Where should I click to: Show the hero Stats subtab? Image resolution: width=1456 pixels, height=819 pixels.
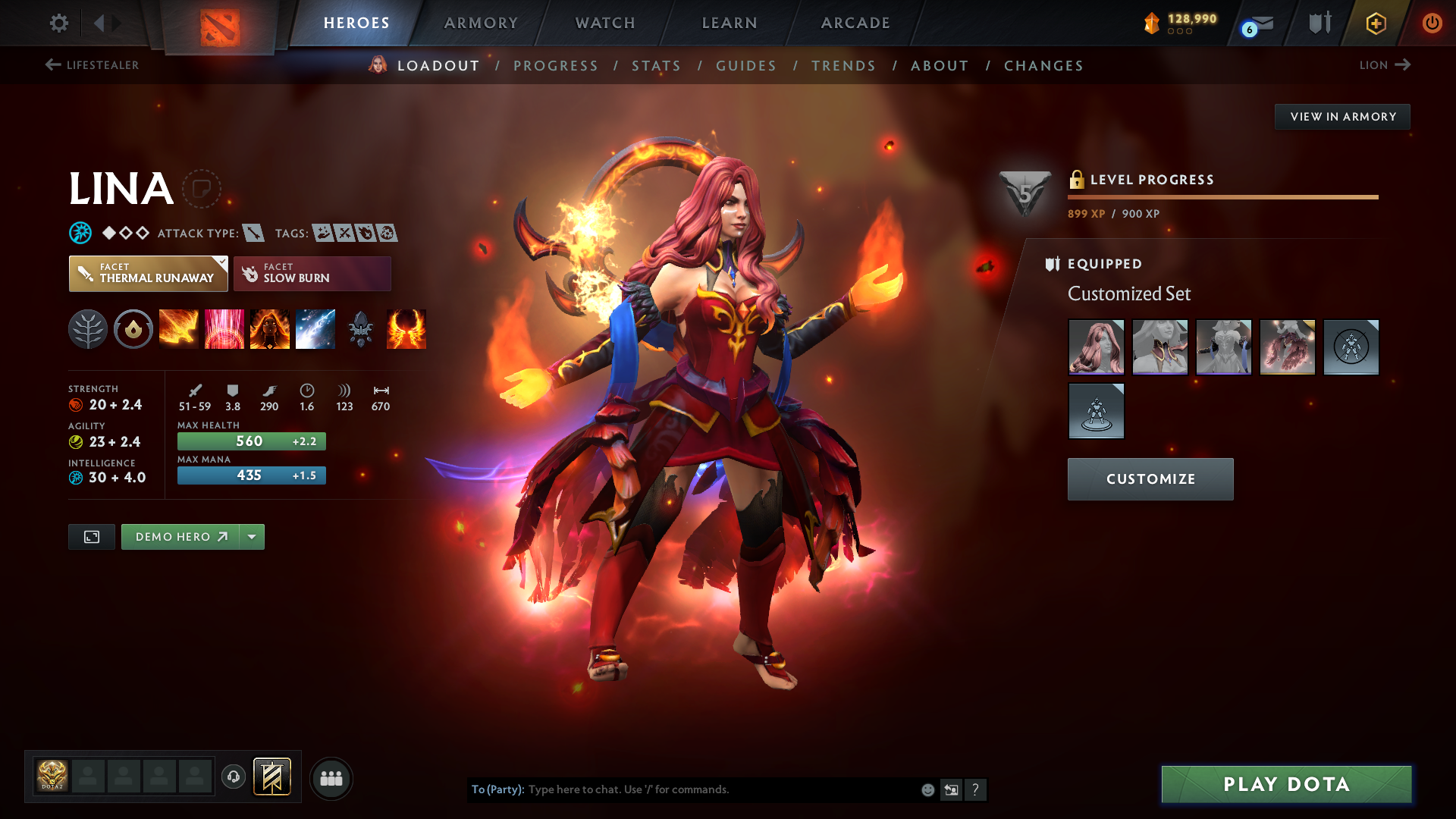pos(656,66)
